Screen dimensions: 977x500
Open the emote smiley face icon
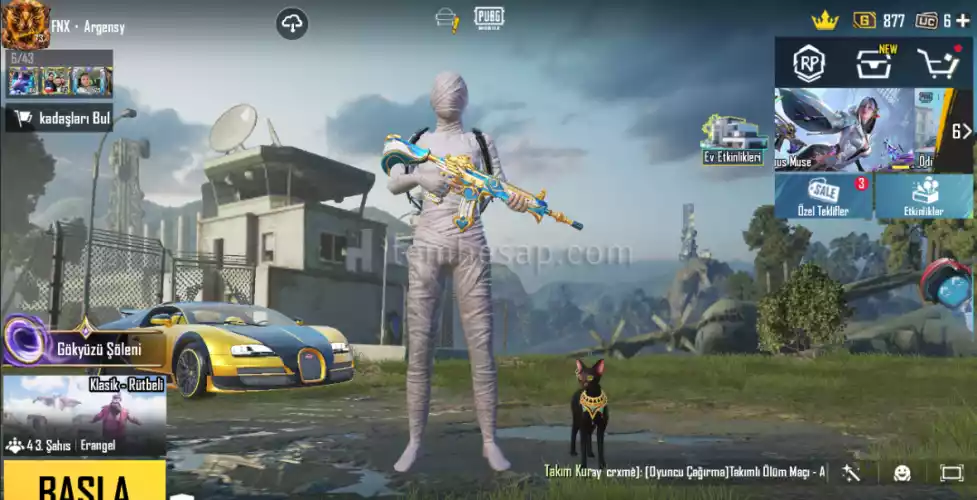point(902,472)
